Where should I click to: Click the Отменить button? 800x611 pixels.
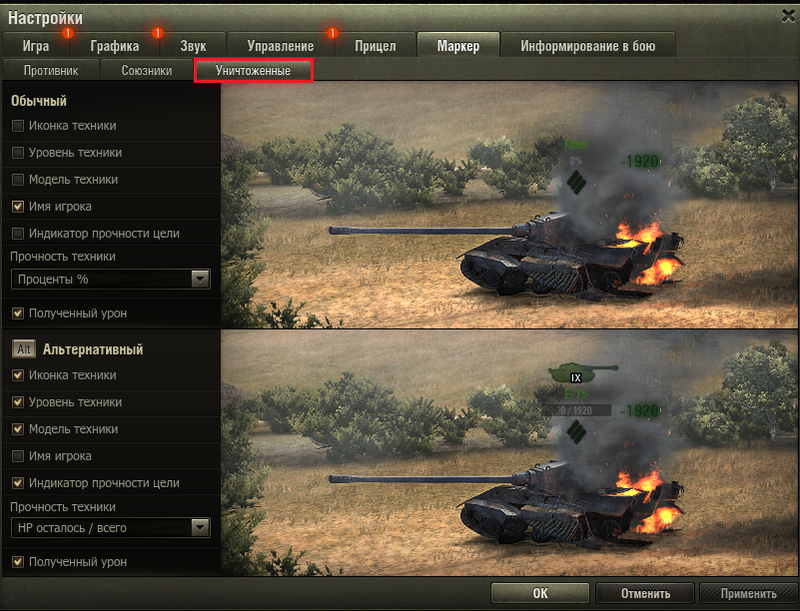(x=645, y=593)
